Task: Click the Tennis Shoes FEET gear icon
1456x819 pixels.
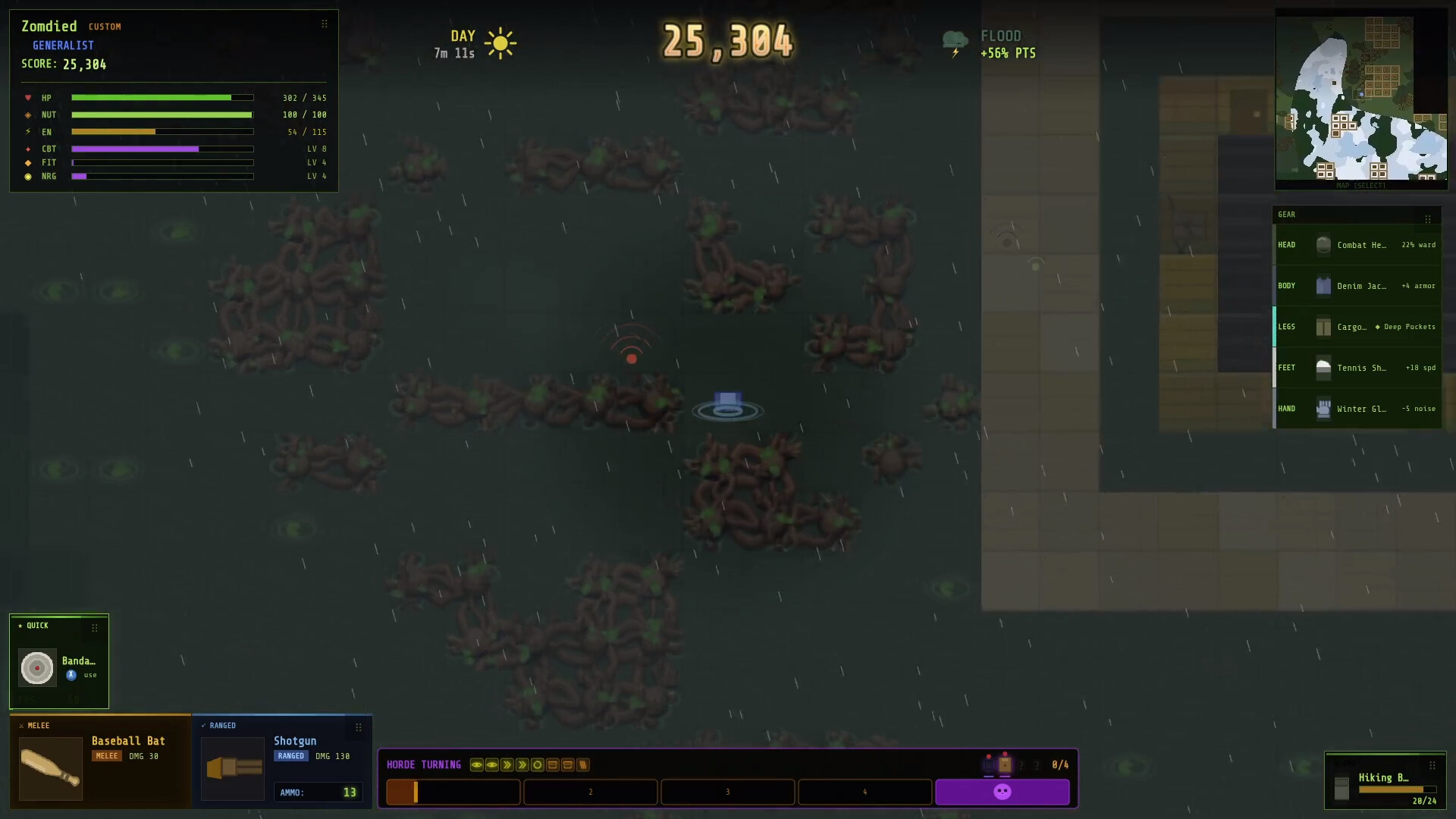Action: [1324, 368]
